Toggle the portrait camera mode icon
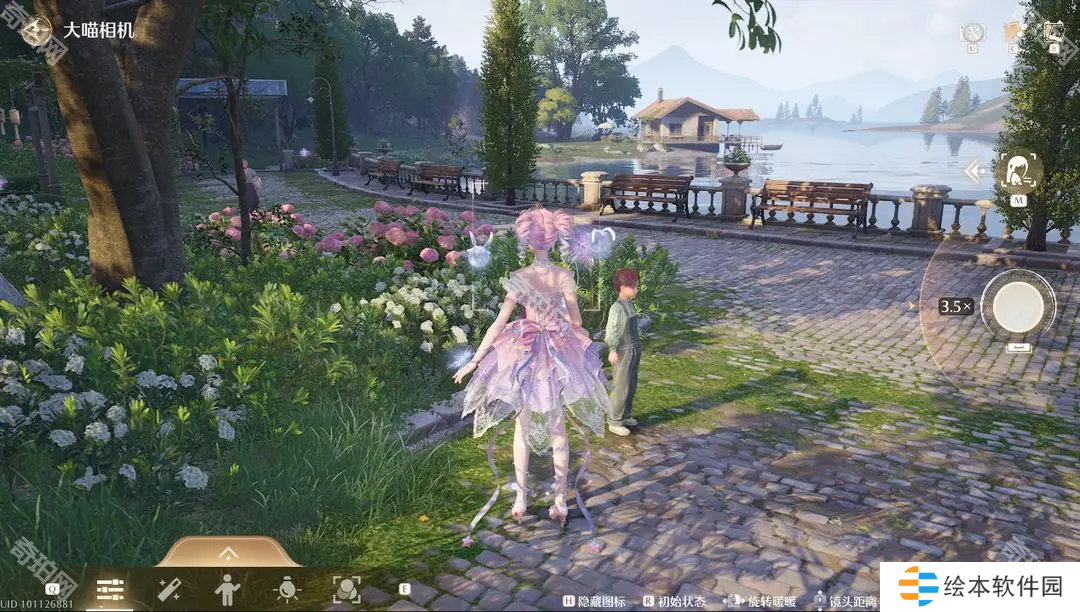Screen dimensions: 1080x612 click(1018, 172)
